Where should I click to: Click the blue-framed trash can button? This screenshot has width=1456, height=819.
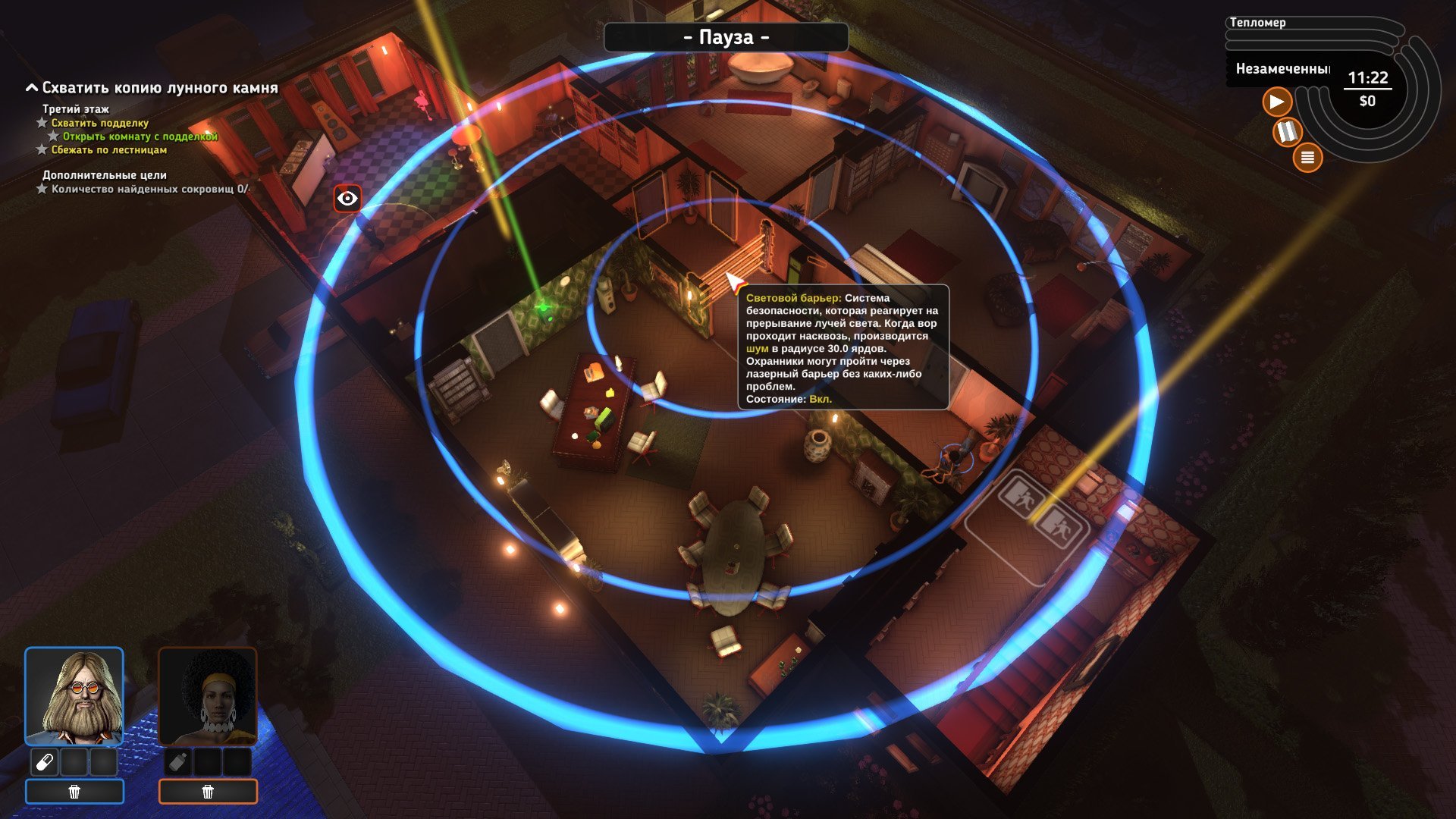click(x=74, y=792)
